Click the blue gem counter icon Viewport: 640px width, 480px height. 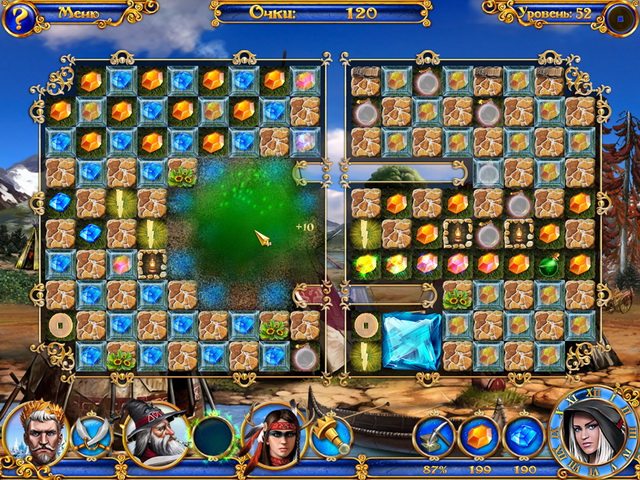(522, 436)
